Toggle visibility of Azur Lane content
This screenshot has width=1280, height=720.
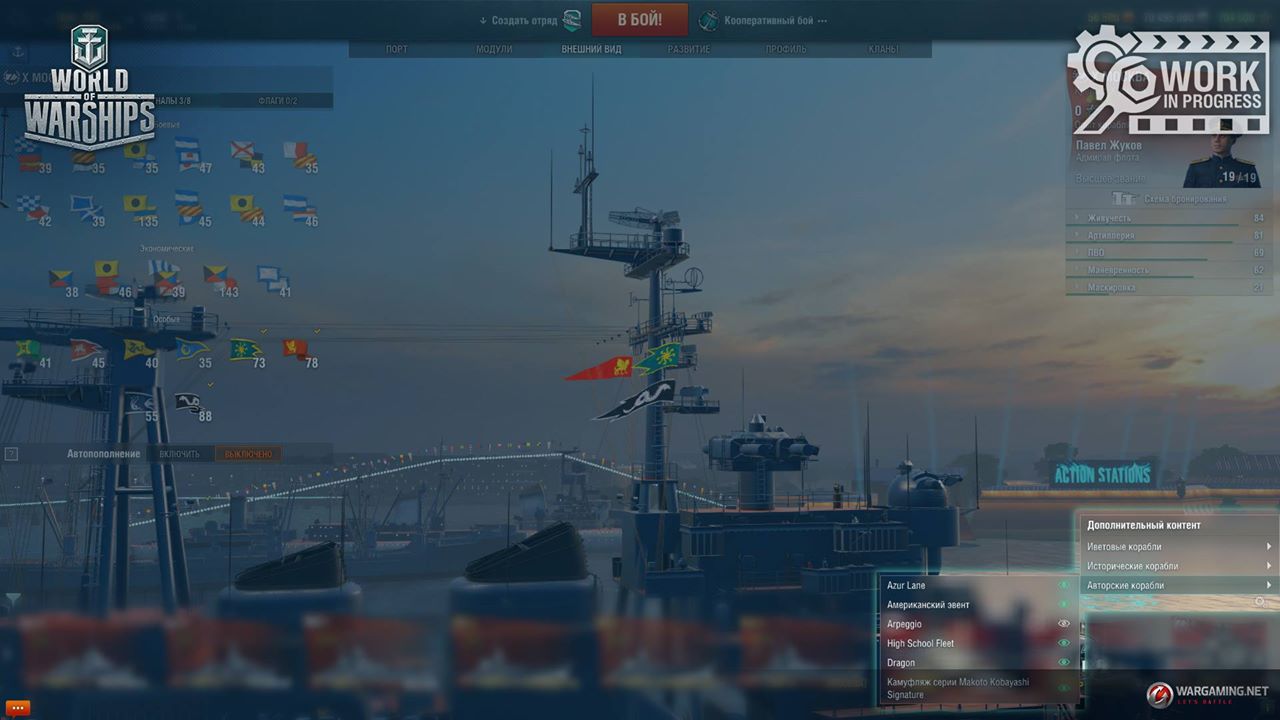click(x=1064, y=585)
